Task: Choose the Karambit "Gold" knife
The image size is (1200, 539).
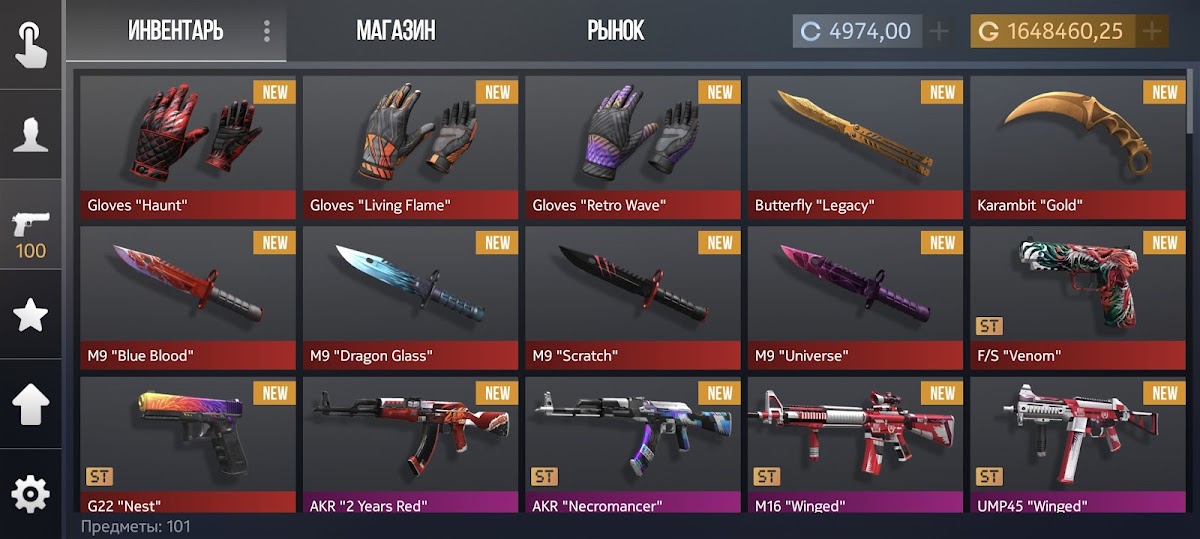Action: point(1078,146)
